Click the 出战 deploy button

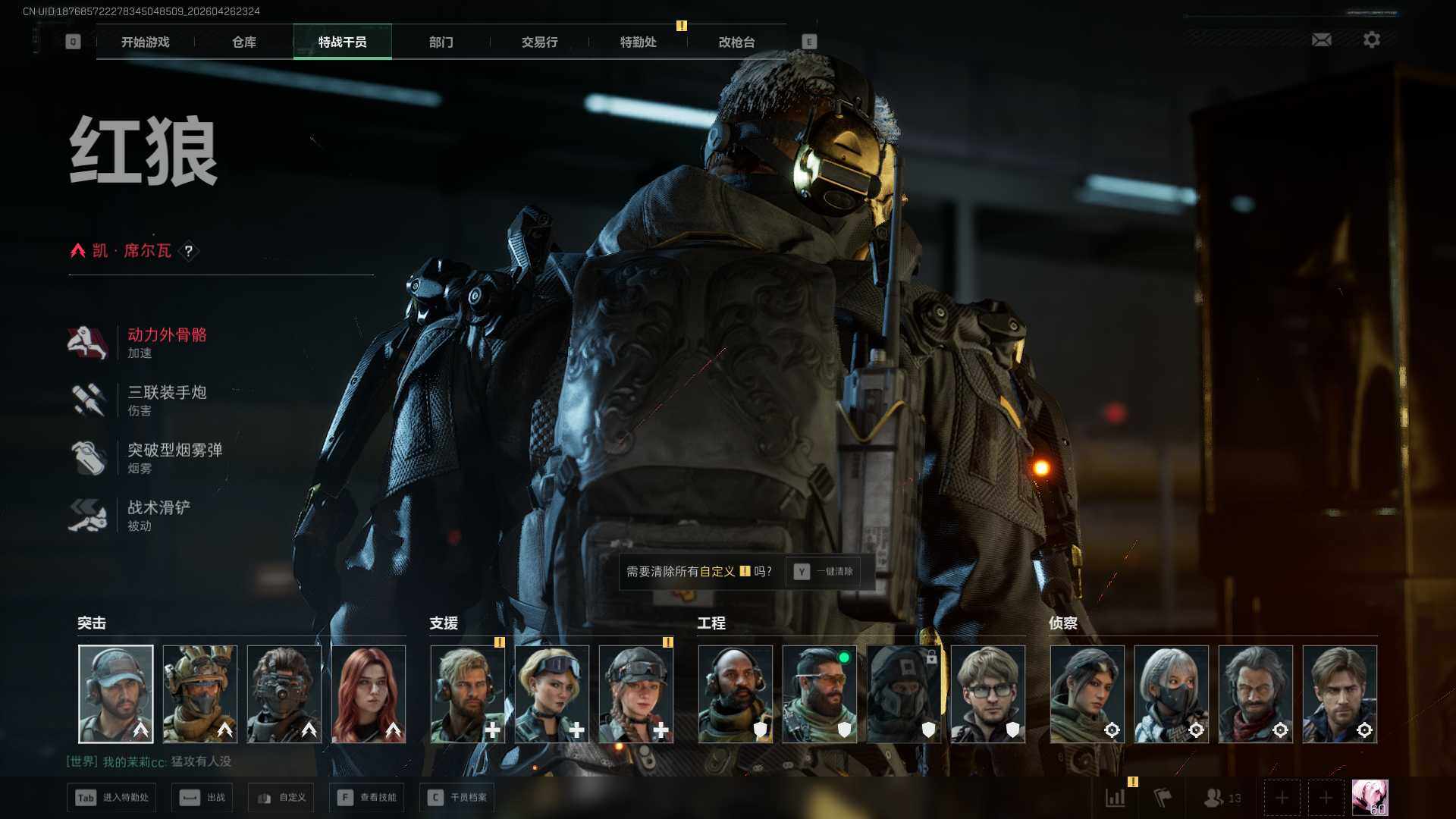202,798
